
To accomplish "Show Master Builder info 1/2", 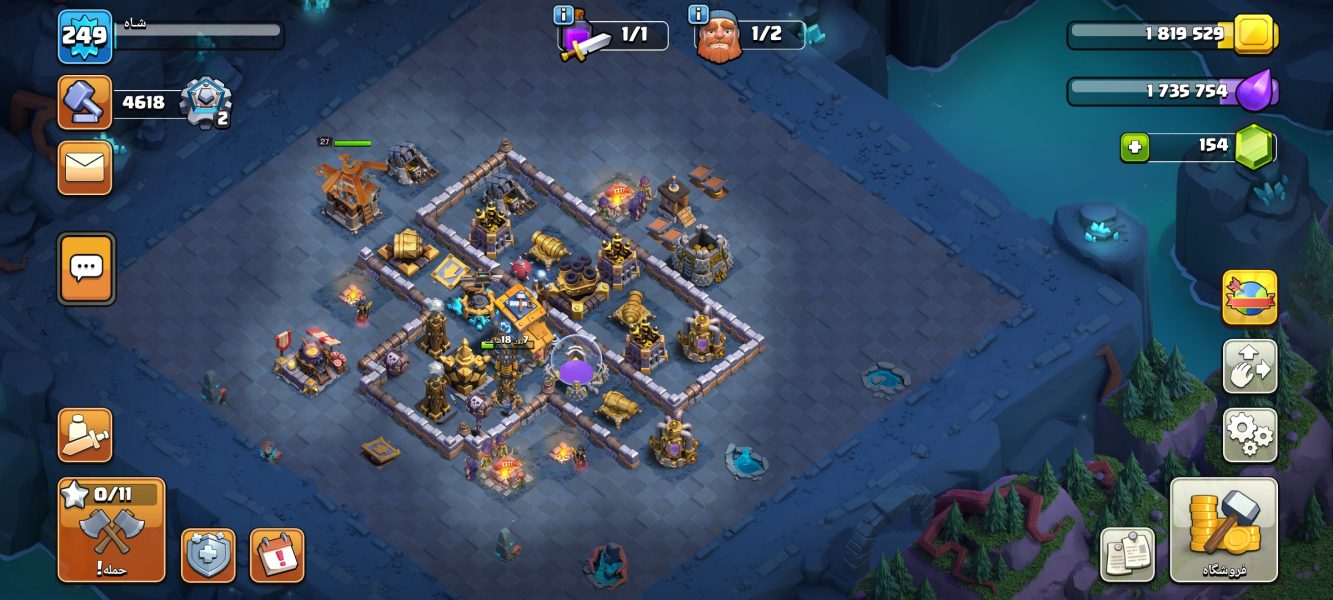I will point(698,15).
